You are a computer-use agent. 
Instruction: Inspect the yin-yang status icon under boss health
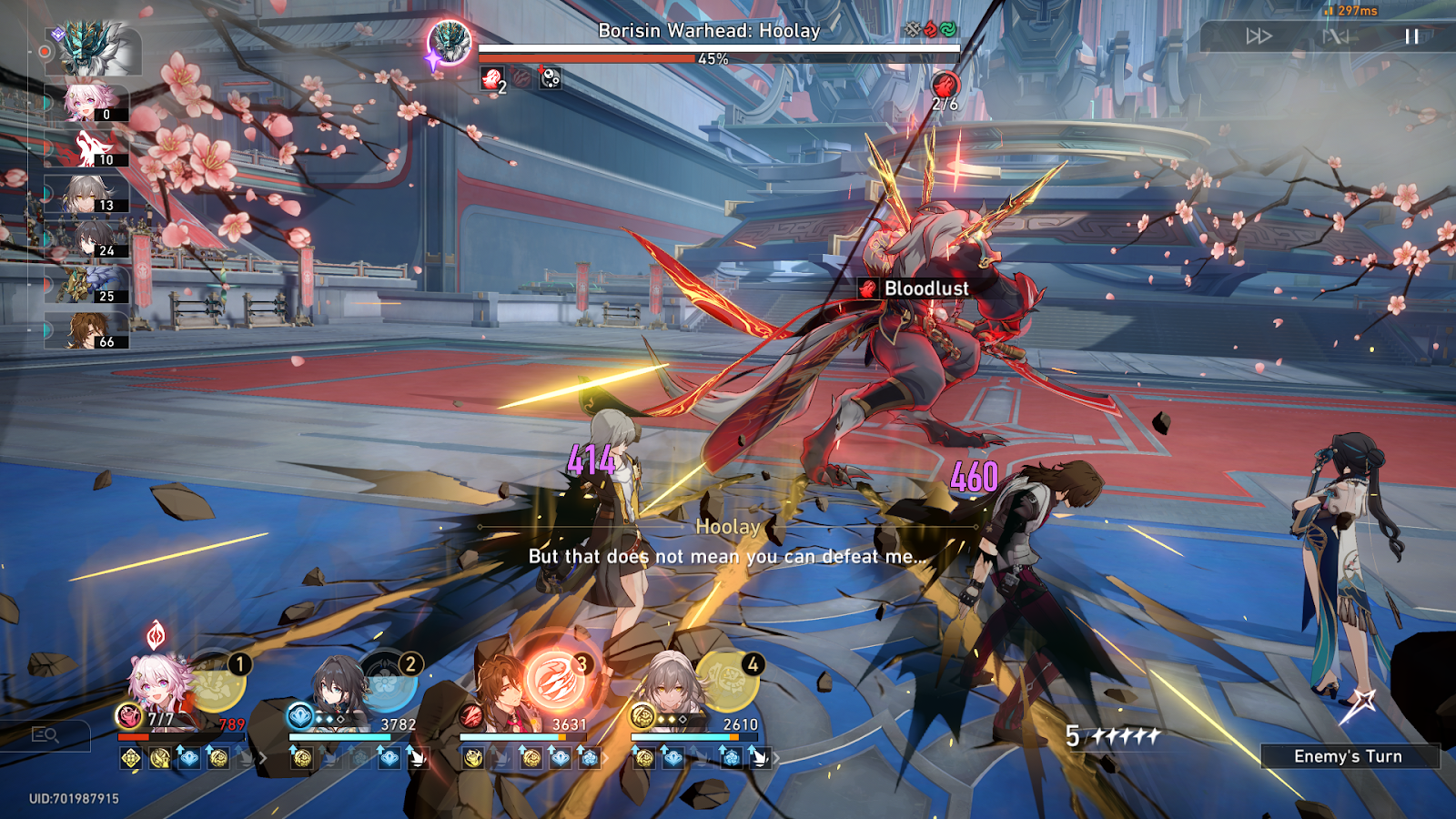[x=551, y=79]
